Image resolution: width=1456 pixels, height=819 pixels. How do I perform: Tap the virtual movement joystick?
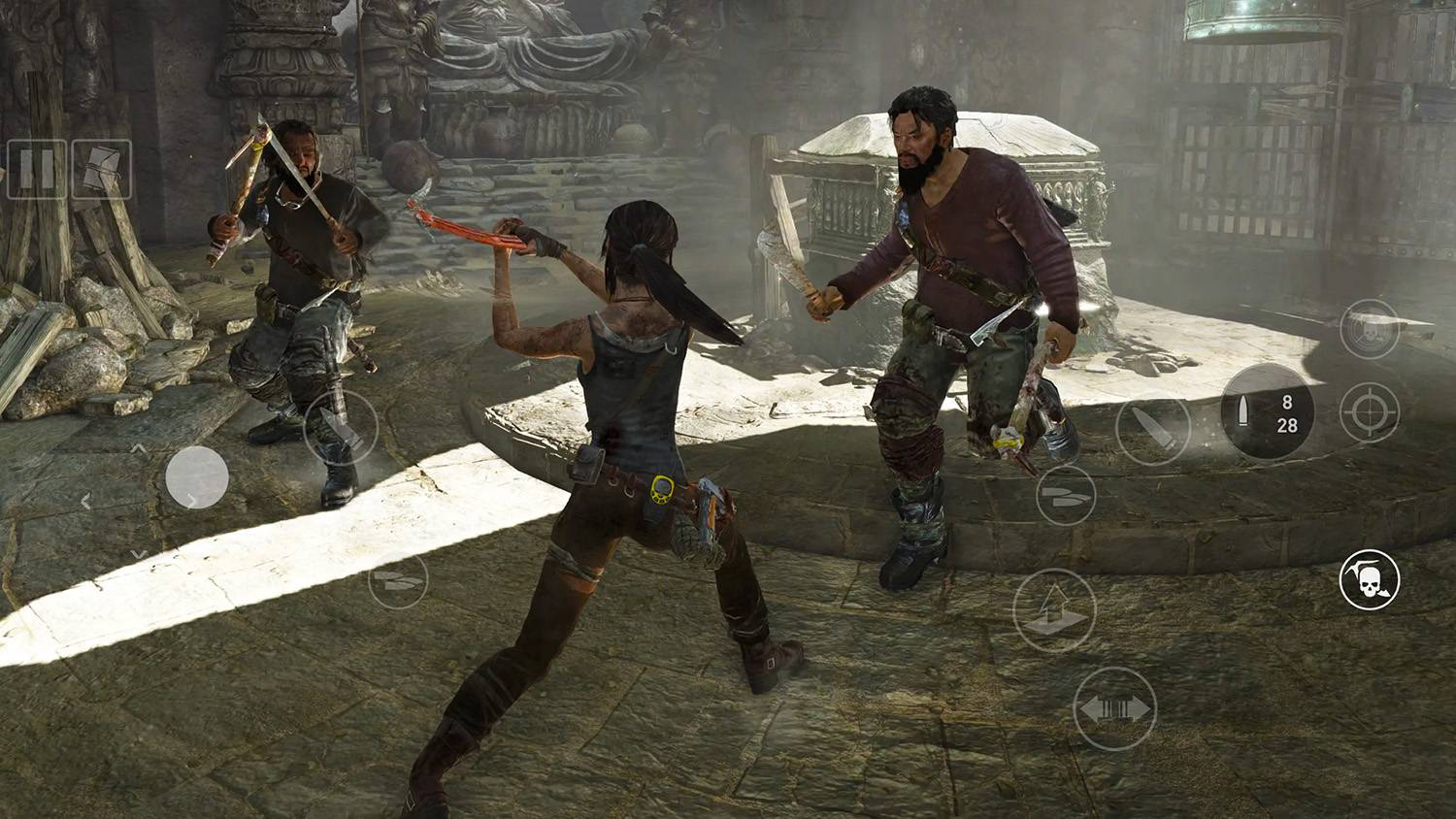tap(197, 477)
